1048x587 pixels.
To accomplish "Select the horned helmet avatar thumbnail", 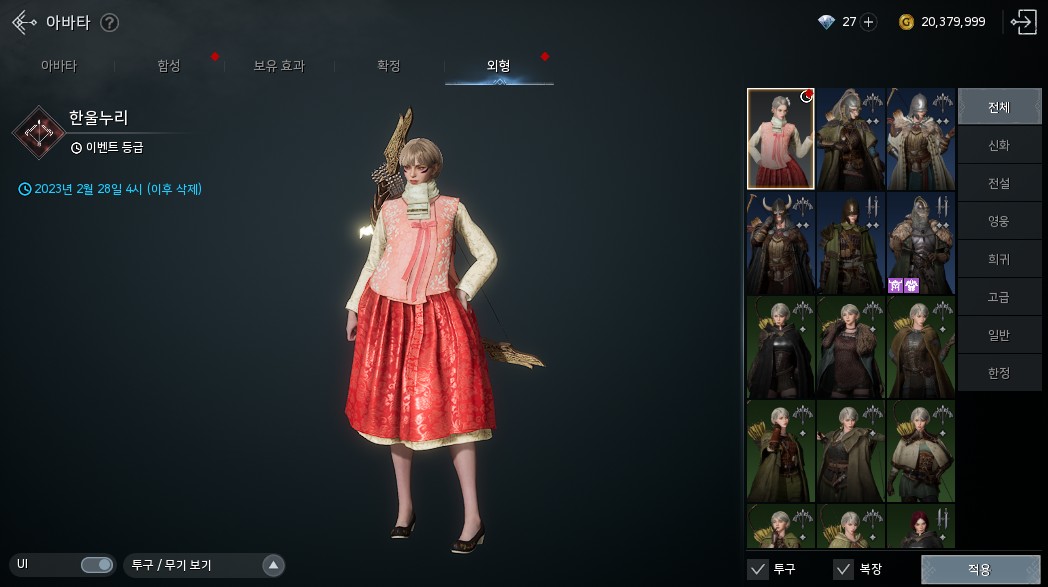I will click(x=780, y=244).
